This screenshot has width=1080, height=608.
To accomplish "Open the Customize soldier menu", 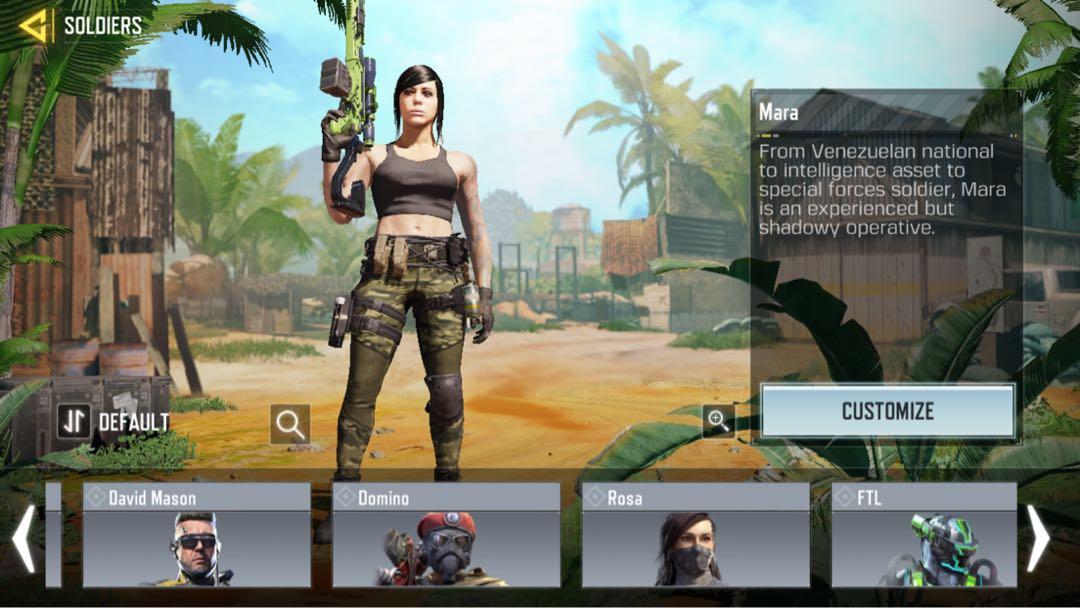I will click(x=887, y=411).
